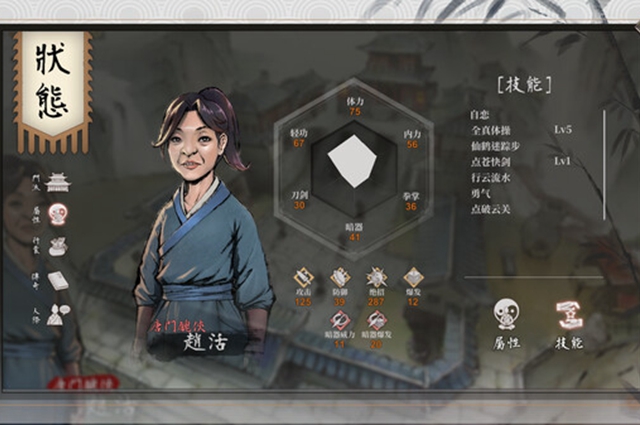Click the 攻击 attack stat icon
Screen dimensions: 640x425
304,278
